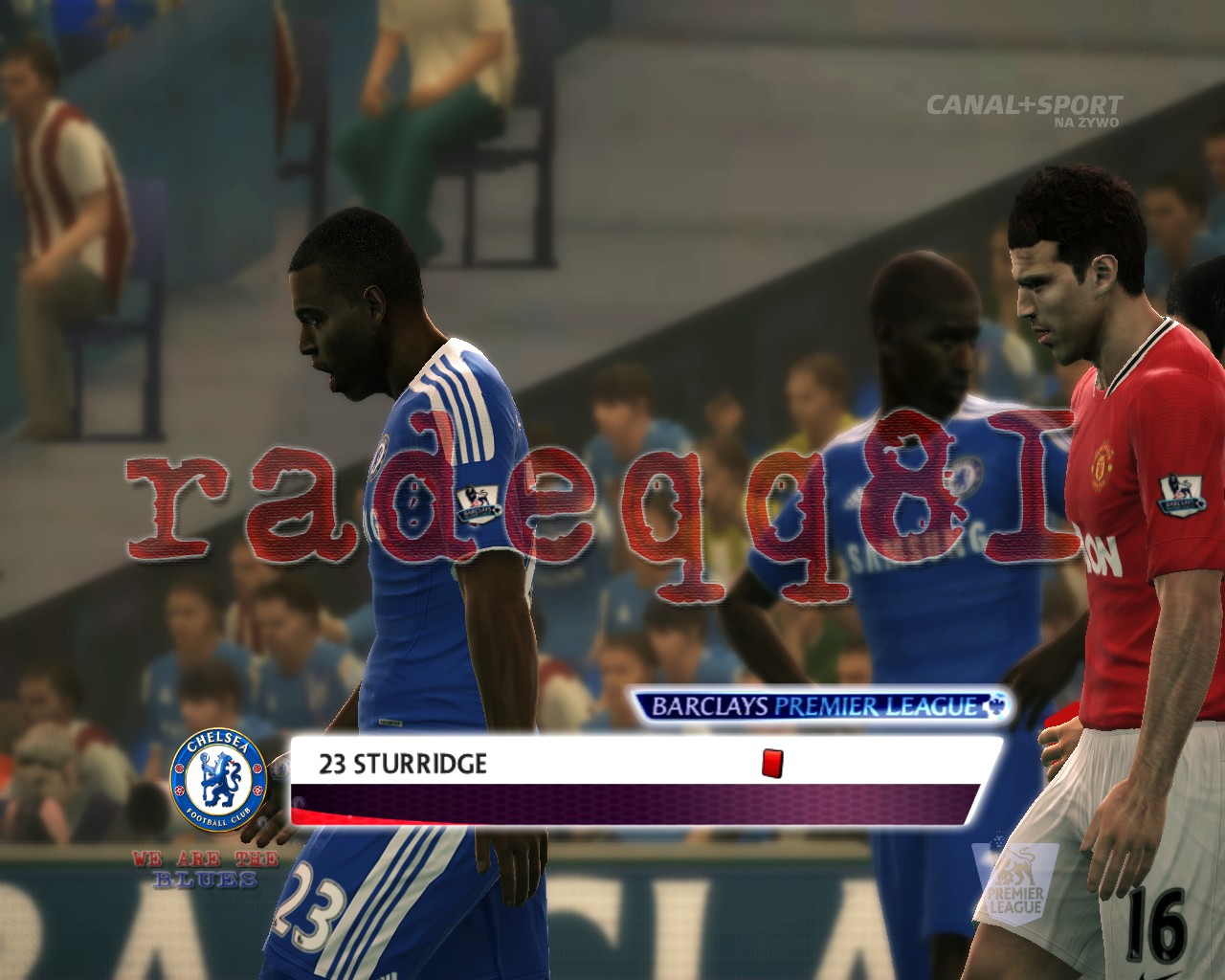Click the red card icon
This screenshot has height=980, width=1225.
click(x=771, y=762)
